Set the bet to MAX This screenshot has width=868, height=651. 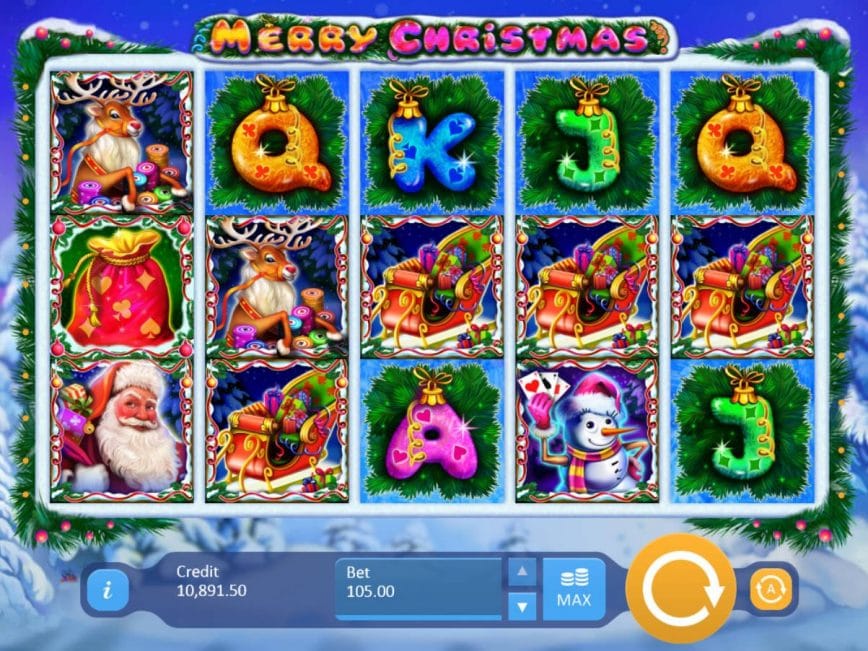point(574,589)
